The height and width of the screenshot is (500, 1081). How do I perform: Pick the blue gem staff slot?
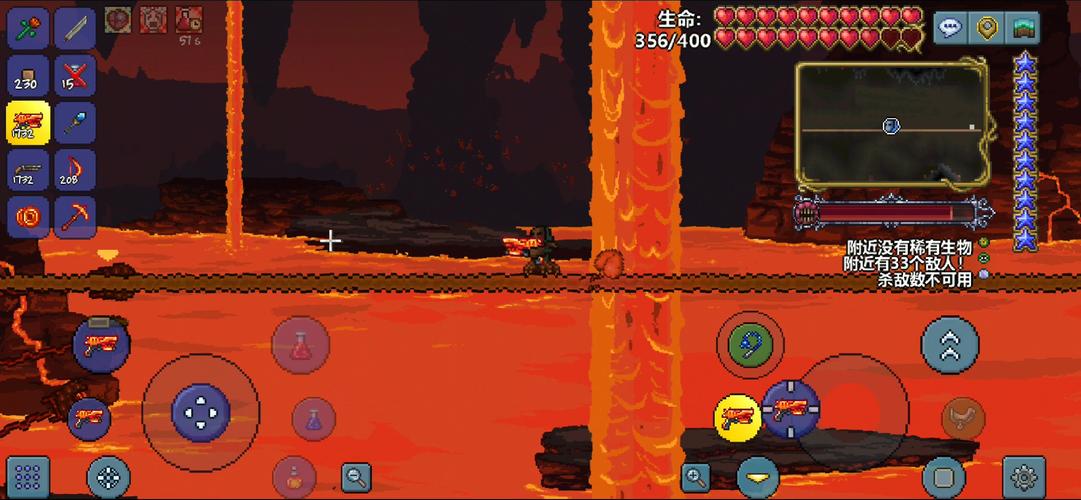(75, 123)
